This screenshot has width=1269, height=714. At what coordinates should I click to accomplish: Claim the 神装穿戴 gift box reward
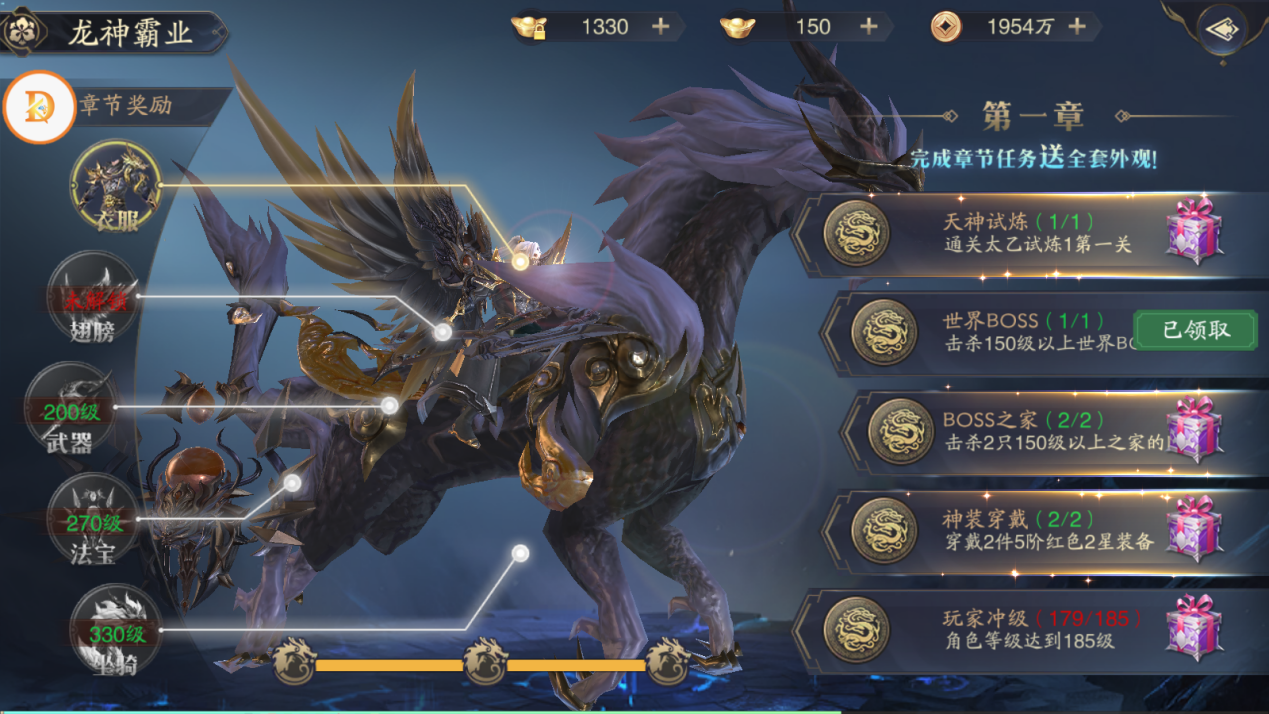(x=1194, y=529)
